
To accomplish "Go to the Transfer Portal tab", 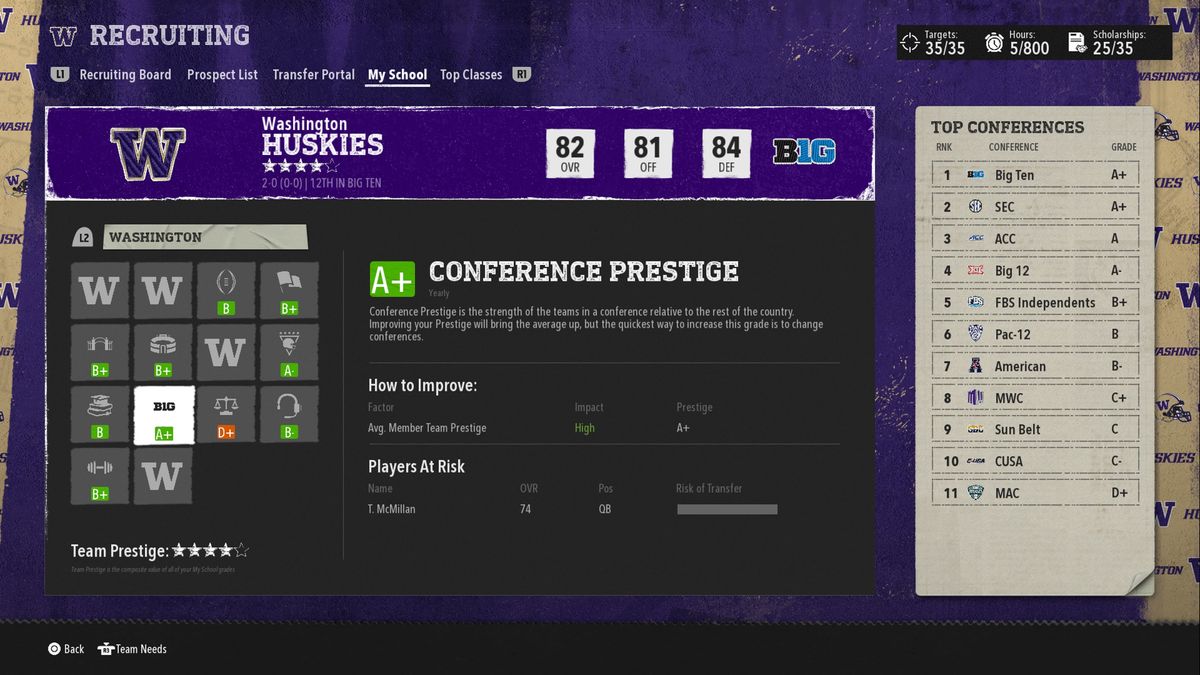I will tap(313, 75).
